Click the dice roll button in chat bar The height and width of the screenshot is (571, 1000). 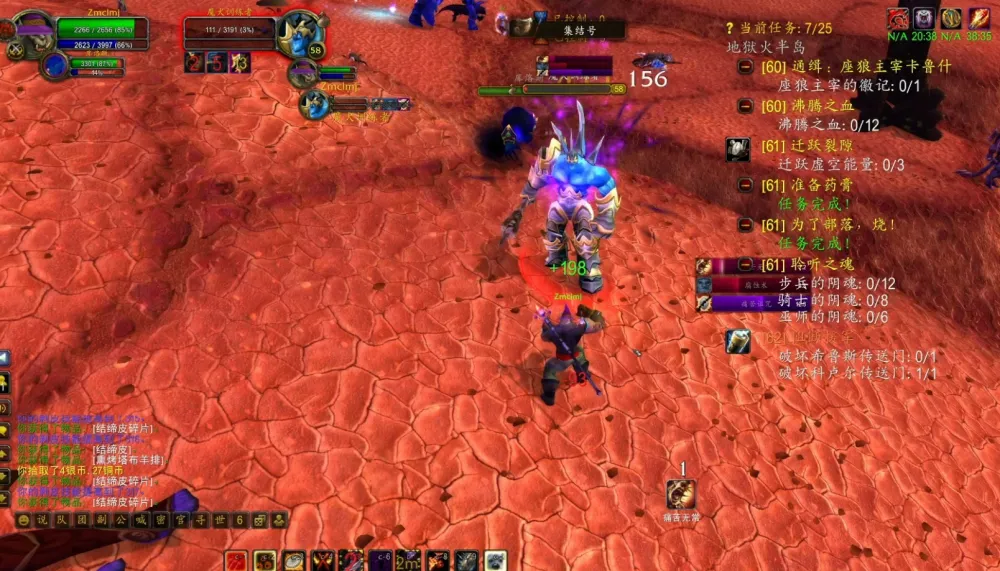tap(260, 520)
